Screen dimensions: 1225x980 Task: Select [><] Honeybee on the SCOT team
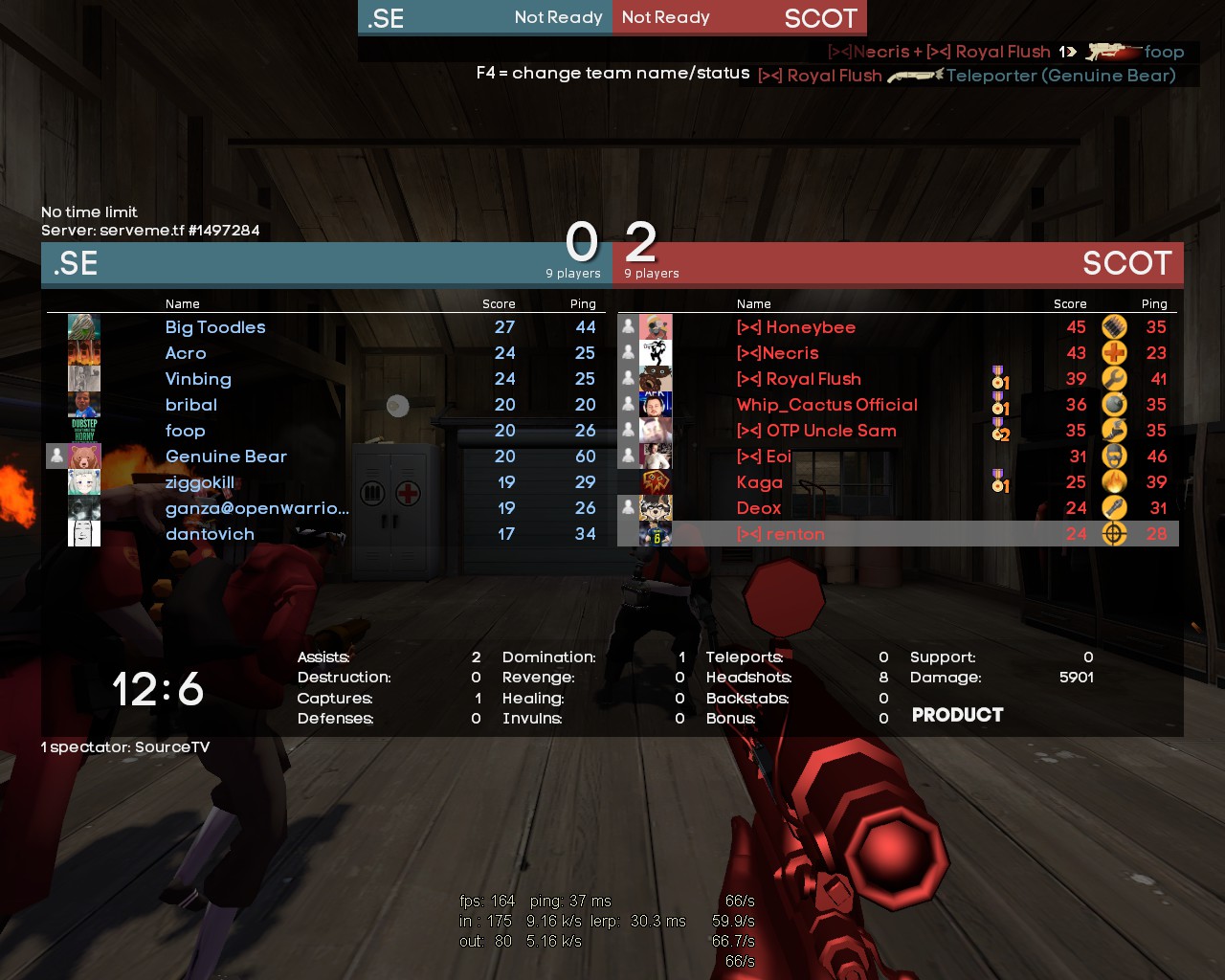(x=795, y=327)
